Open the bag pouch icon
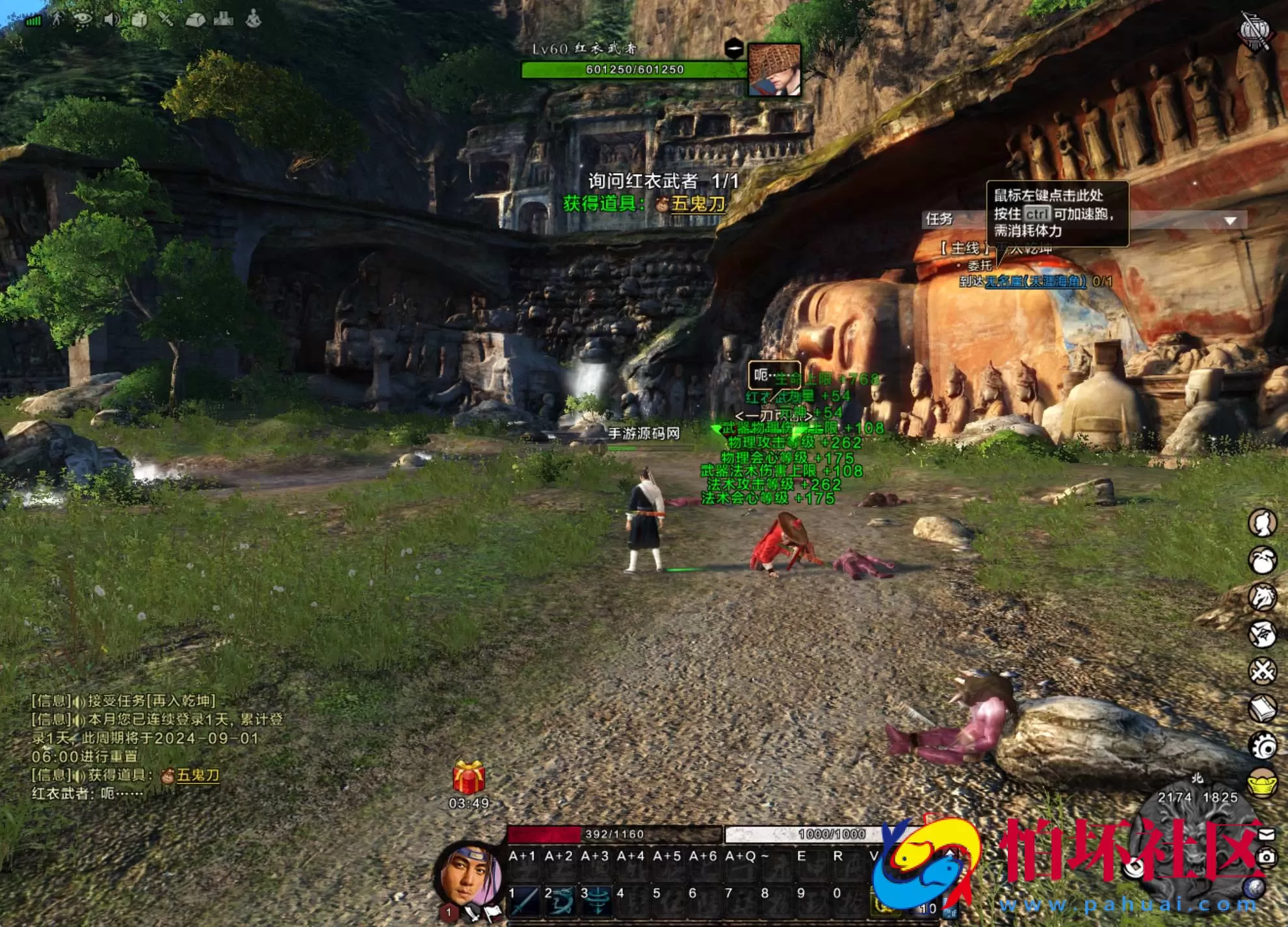The image size is (1288, 927). tap(1263, 560)
